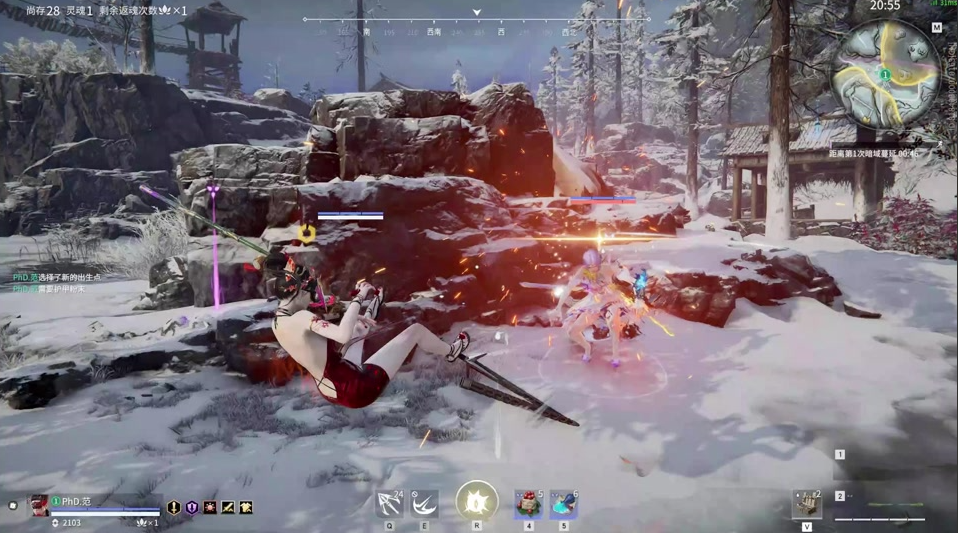Image resolution: width=958 pixels, height=533 pixels.
Task: Trigger the glowing ultimate ability icon
Action: tap(477, 500)
